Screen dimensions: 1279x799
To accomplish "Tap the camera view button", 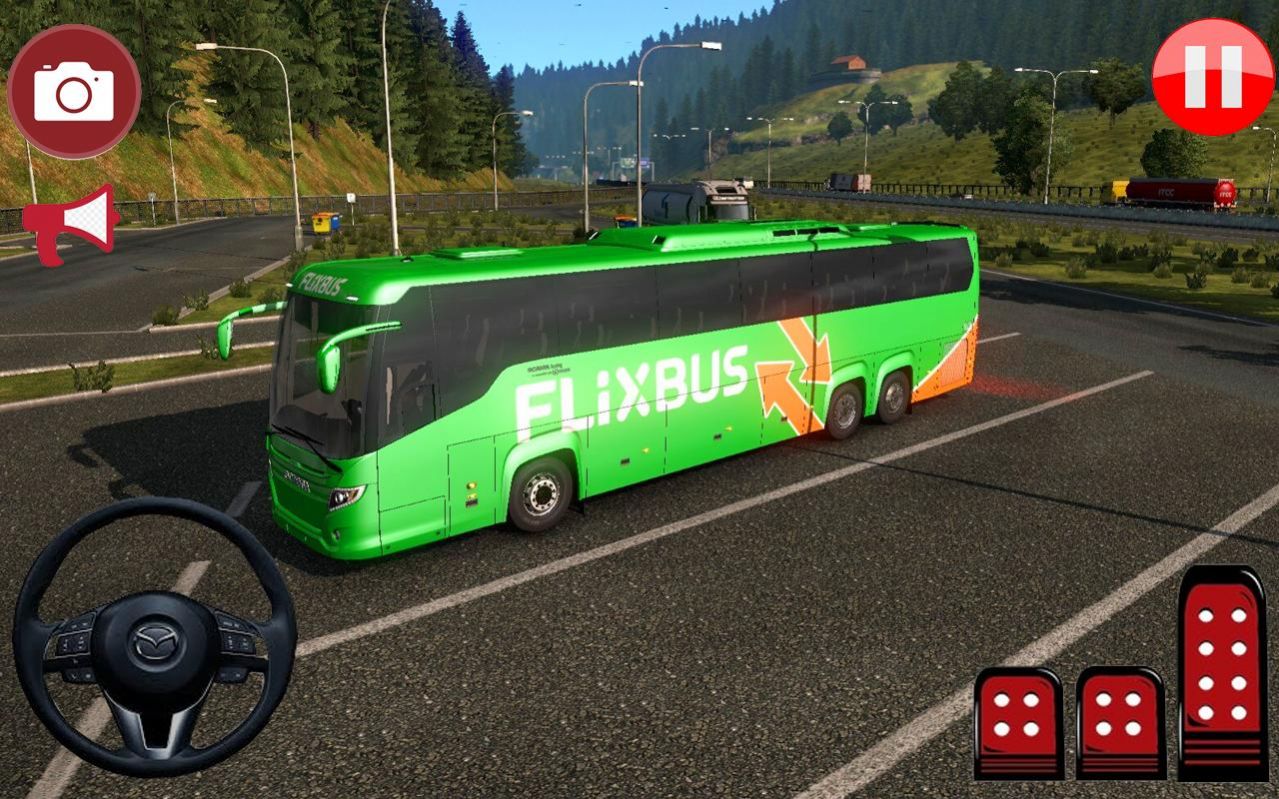I will (x=74, y=91).
